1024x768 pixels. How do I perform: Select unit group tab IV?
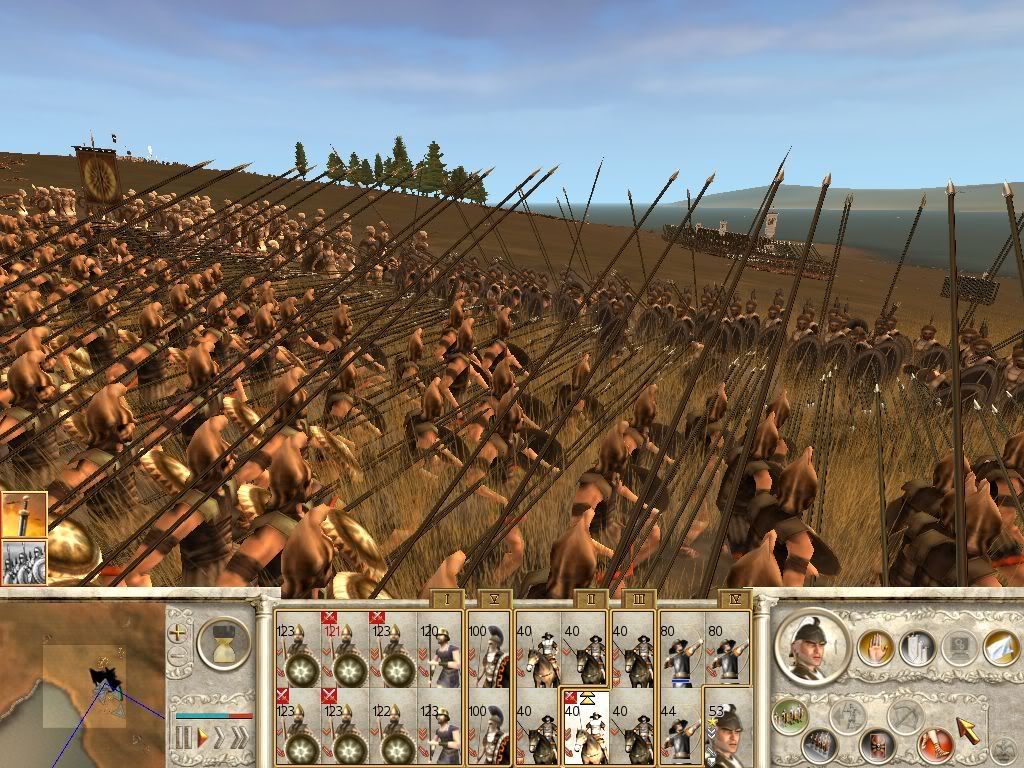click(734, 600)
